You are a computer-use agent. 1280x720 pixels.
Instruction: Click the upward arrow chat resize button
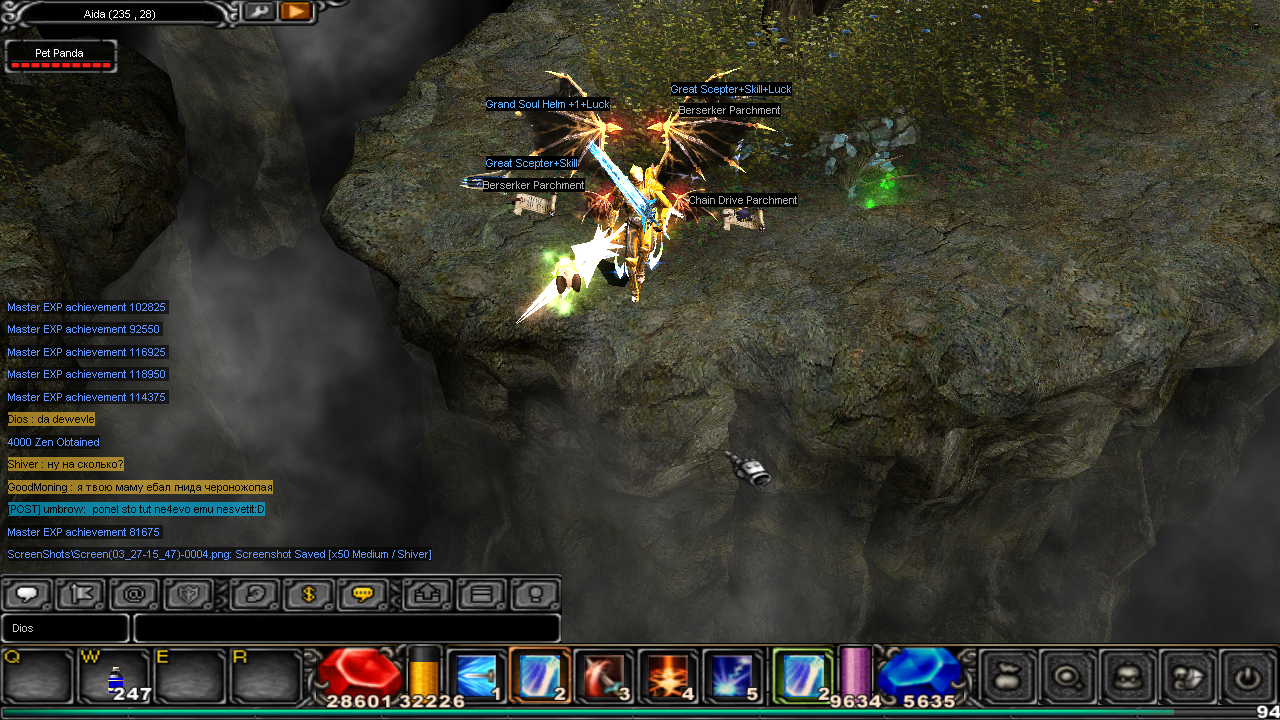[428, 594]
